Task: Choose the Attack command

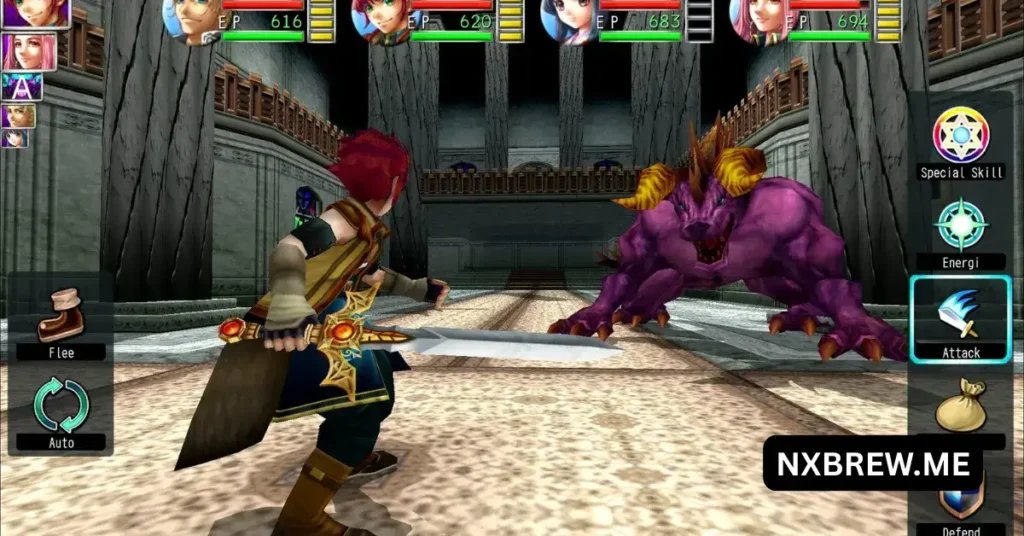Action: coord(960,319)
